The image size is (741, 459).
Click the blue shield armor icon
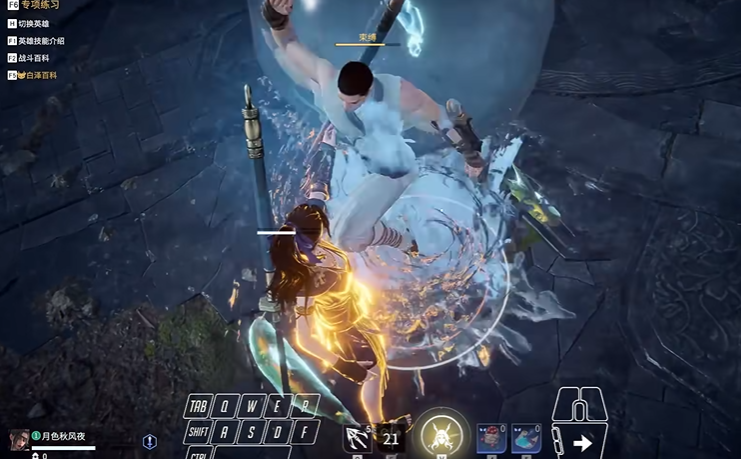click(150, 441)
